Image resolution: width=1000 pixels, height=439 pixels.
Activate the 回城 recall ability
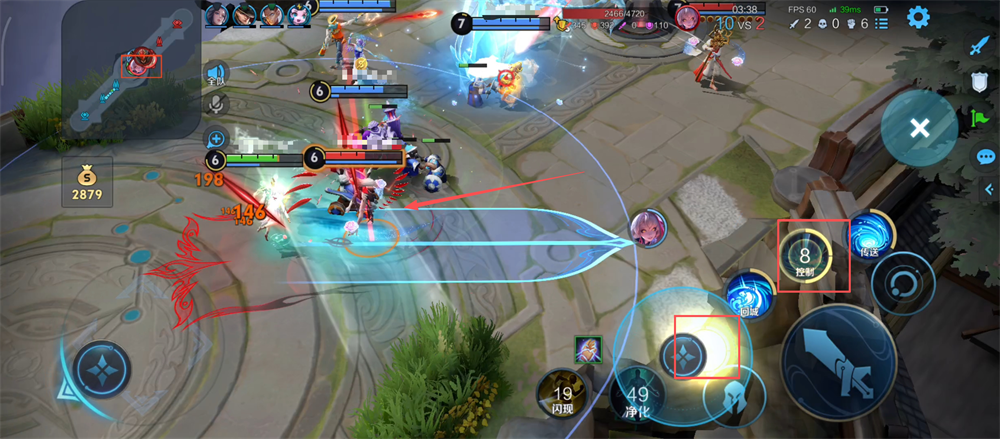click(750, 297)
